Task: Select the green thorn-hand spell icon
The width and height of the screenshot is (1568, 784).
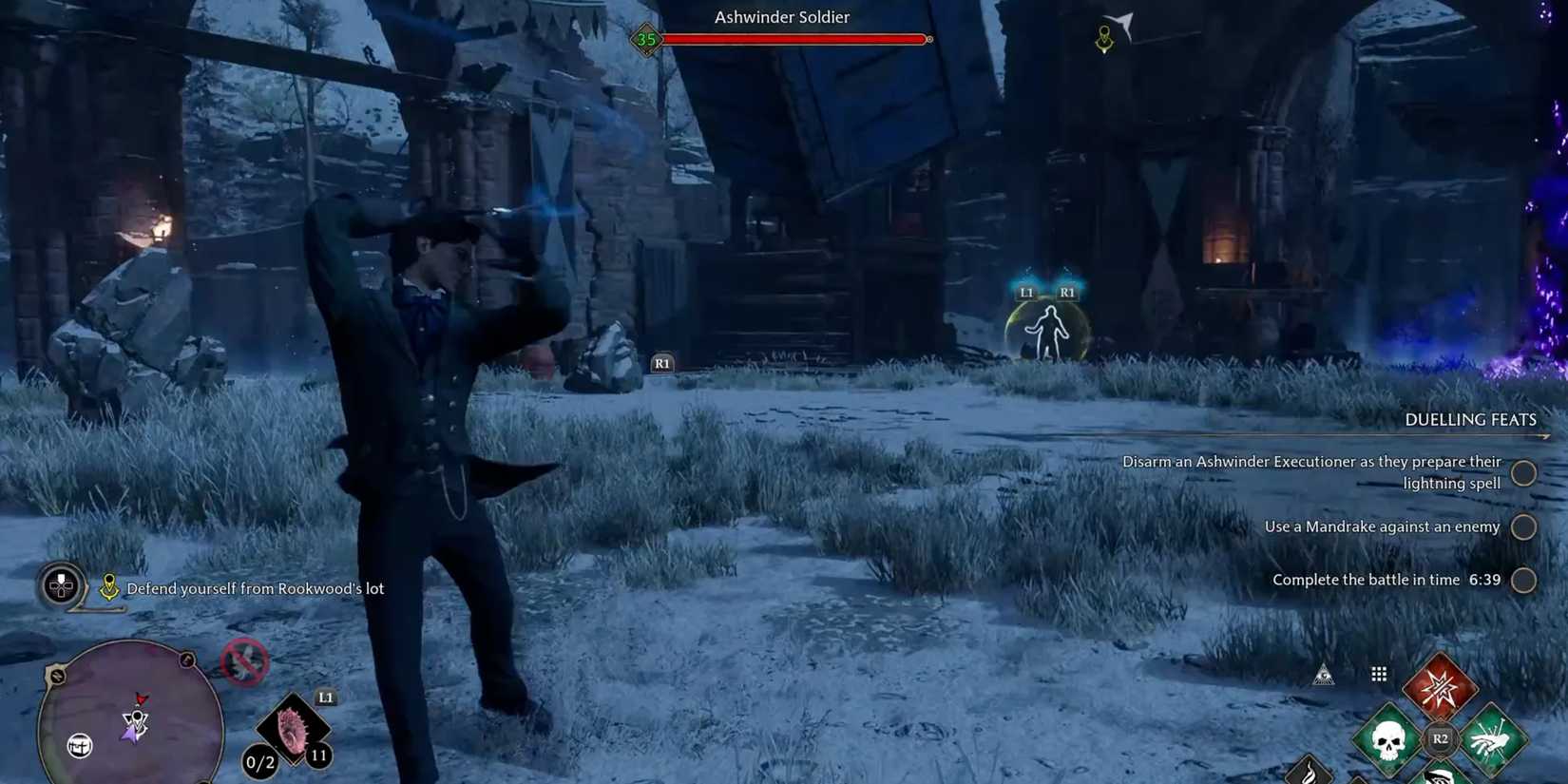Action: click(x=1490, y=738)
